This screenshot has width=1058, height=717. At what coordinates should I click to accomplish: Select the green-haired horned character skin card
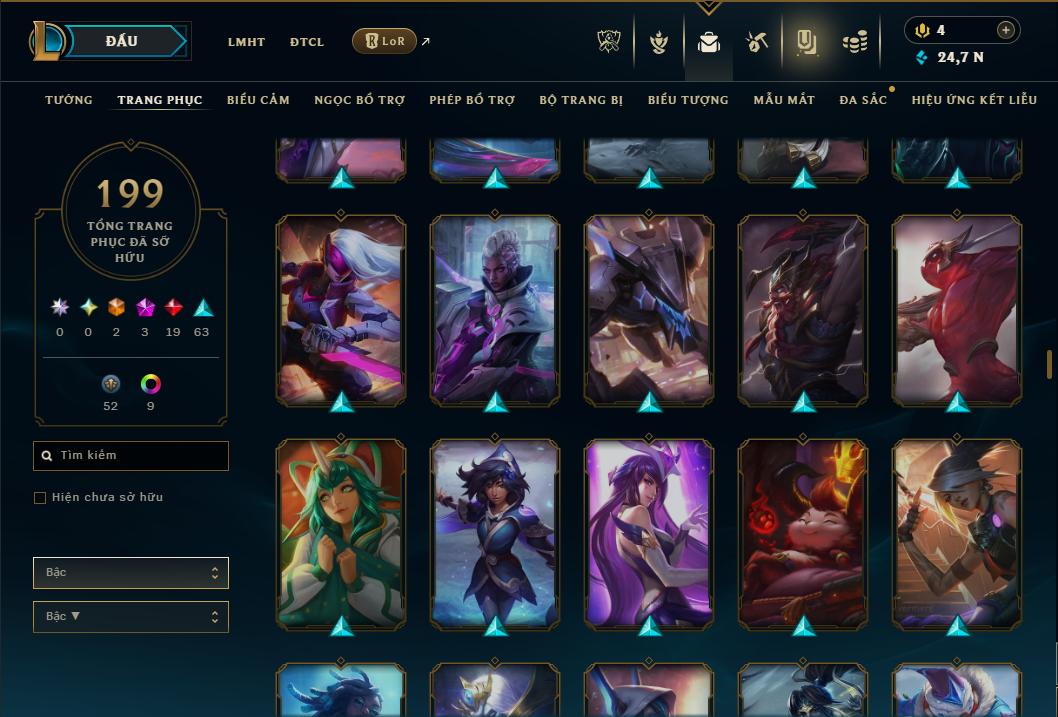pyautogui.click(x=341, y=532)
